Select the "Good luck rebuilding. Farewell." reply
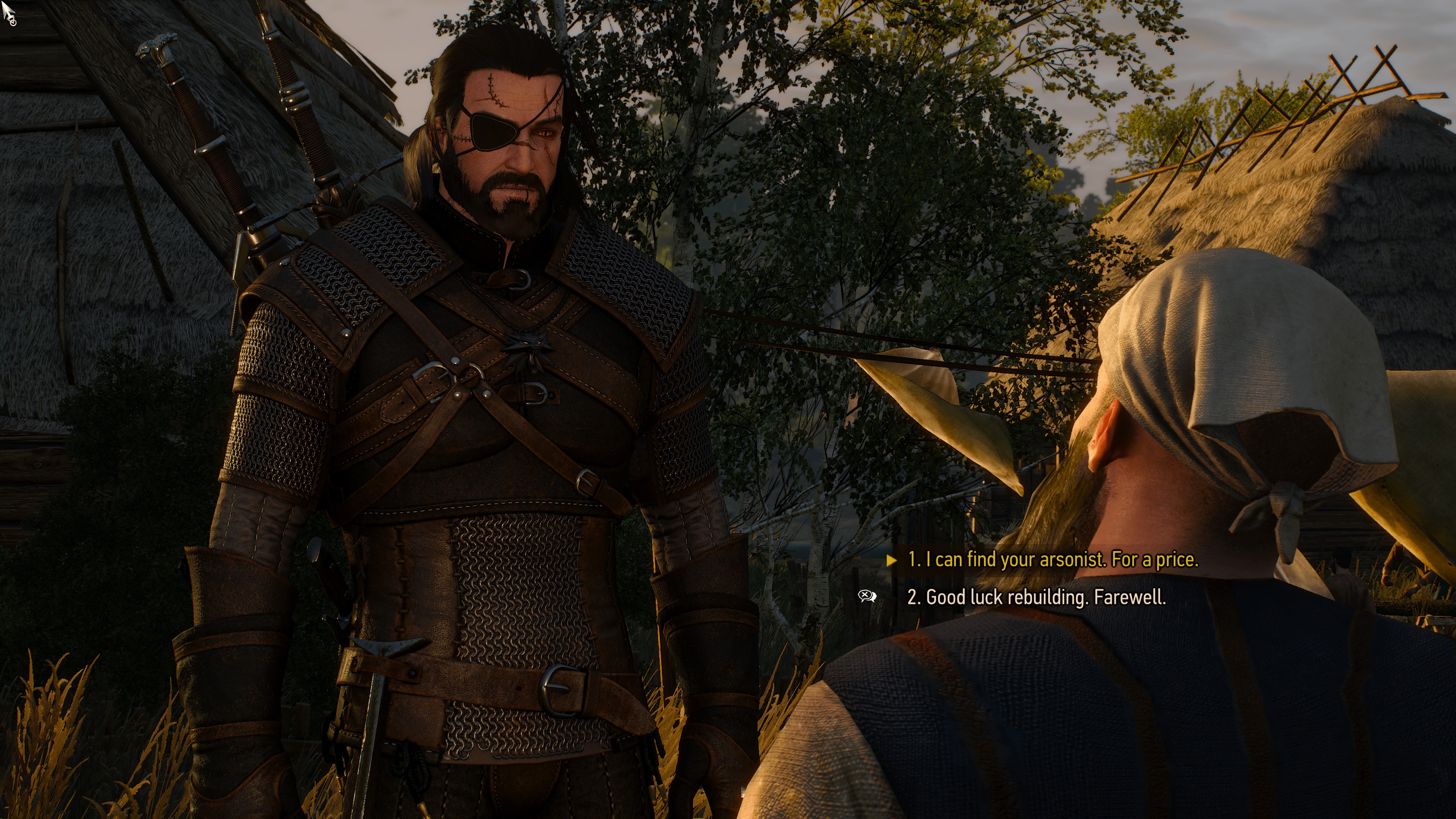Screen dimensions: 1456x819 [x=1036, y=597]
